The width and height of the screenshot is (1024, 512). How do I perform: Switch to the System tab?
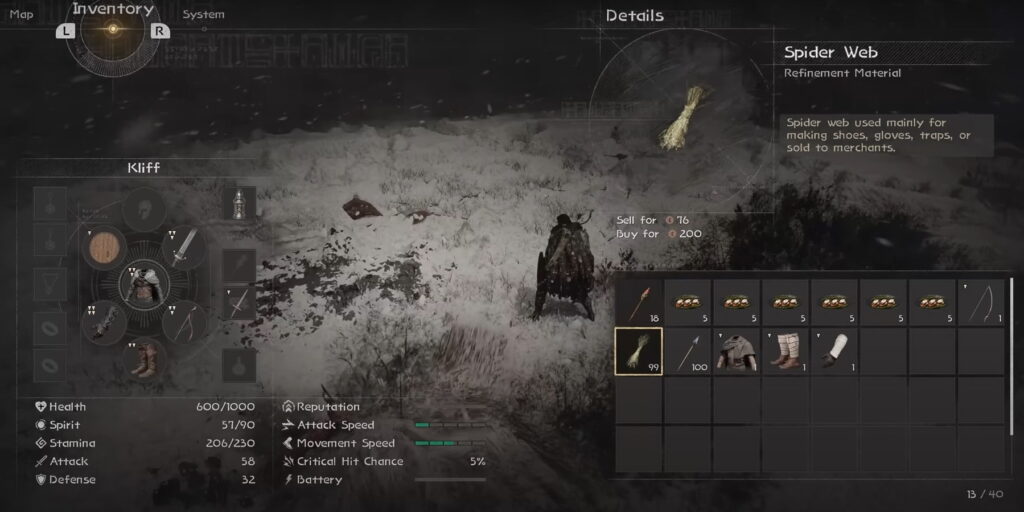(x=203, y=15)
